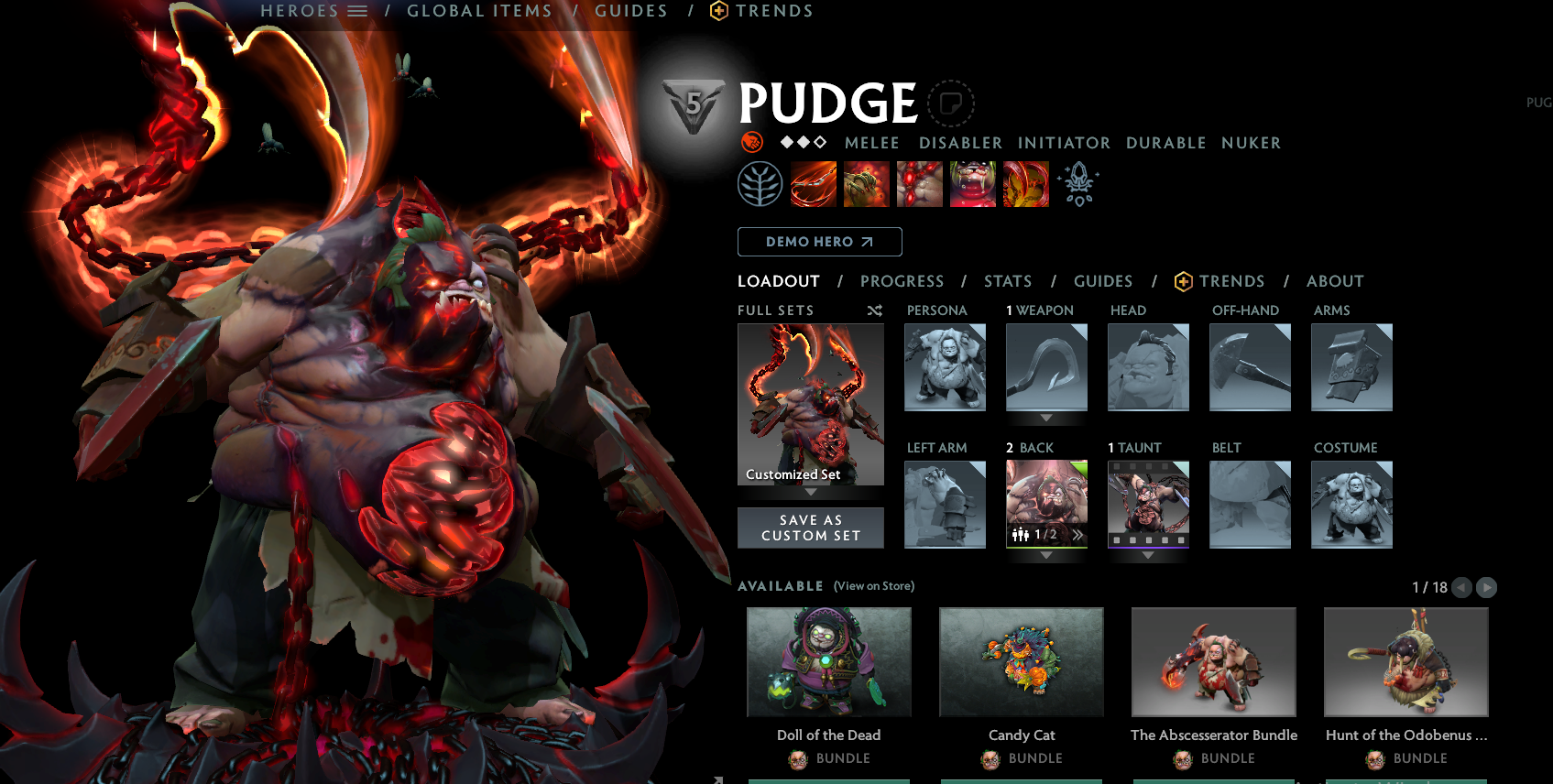
Task: Click the talent tree icon
Action: coord(760,183)
